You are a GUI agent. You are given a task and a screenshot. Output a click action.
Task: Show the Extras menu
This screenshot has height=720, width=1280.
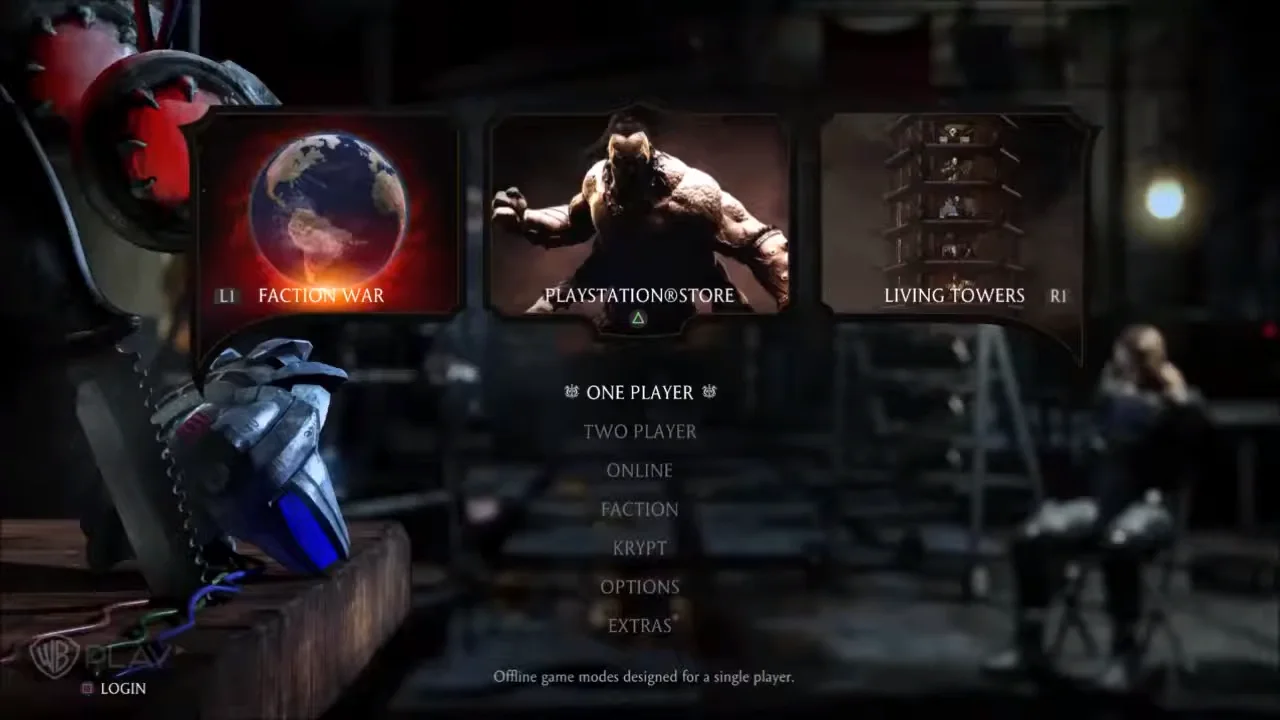640,626
